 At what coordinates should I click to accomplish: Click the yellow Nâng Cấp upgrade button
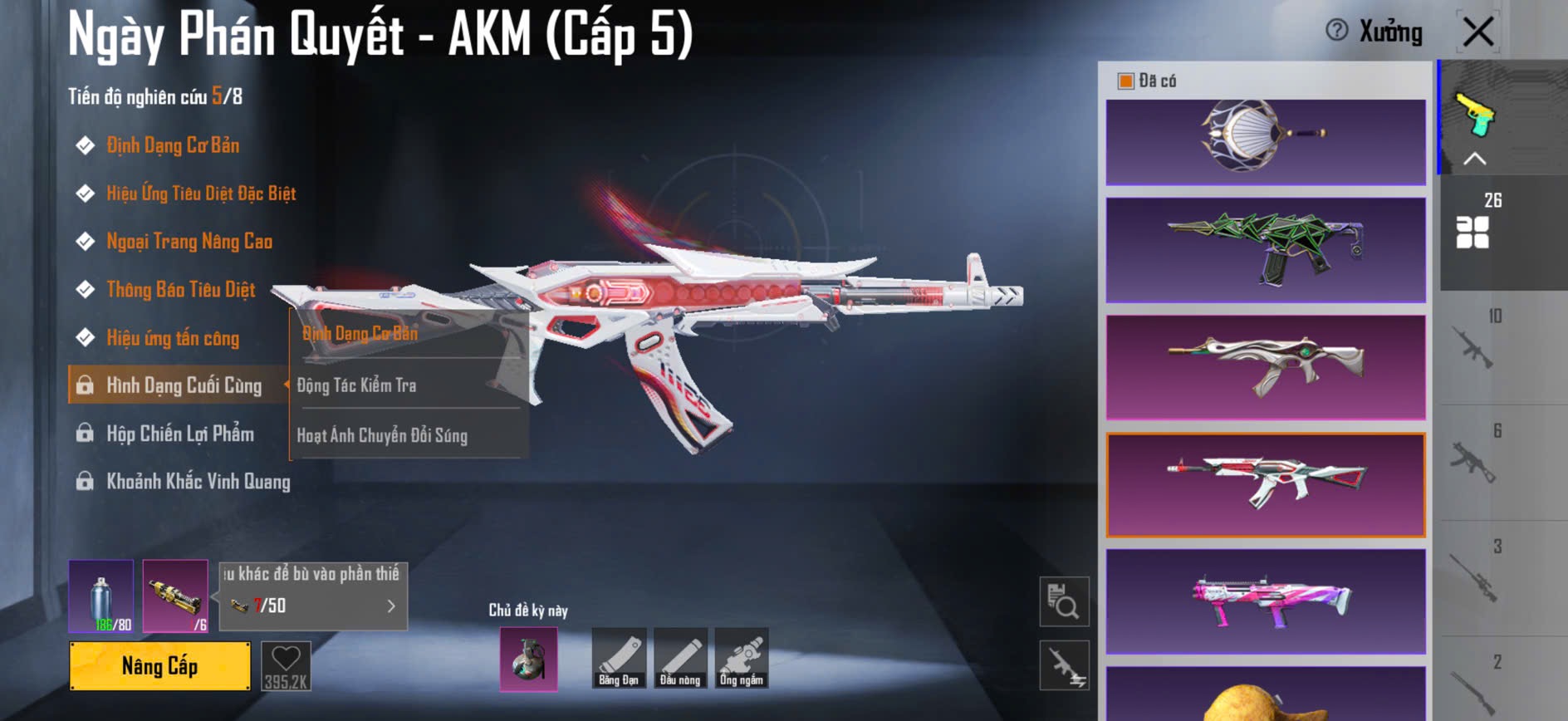(159, 665)
